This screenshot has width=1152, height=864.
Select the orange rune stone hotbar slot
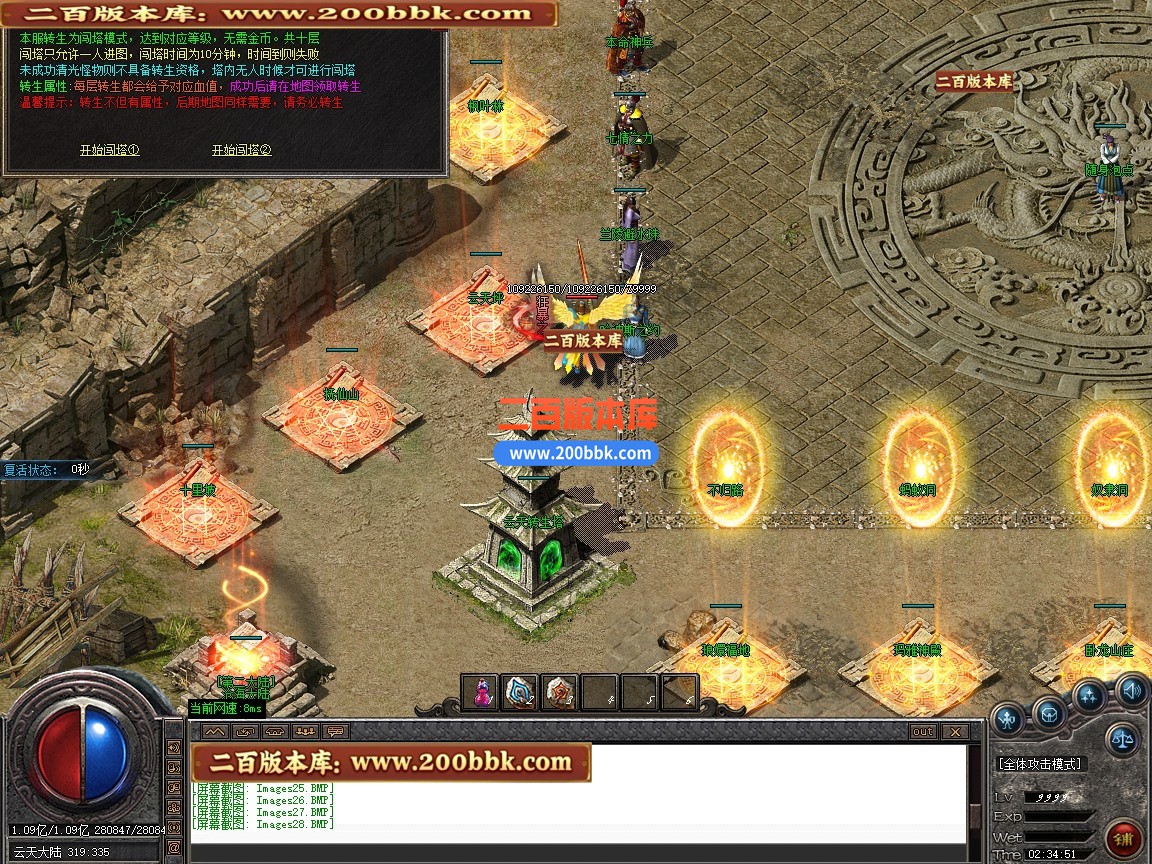560,692
